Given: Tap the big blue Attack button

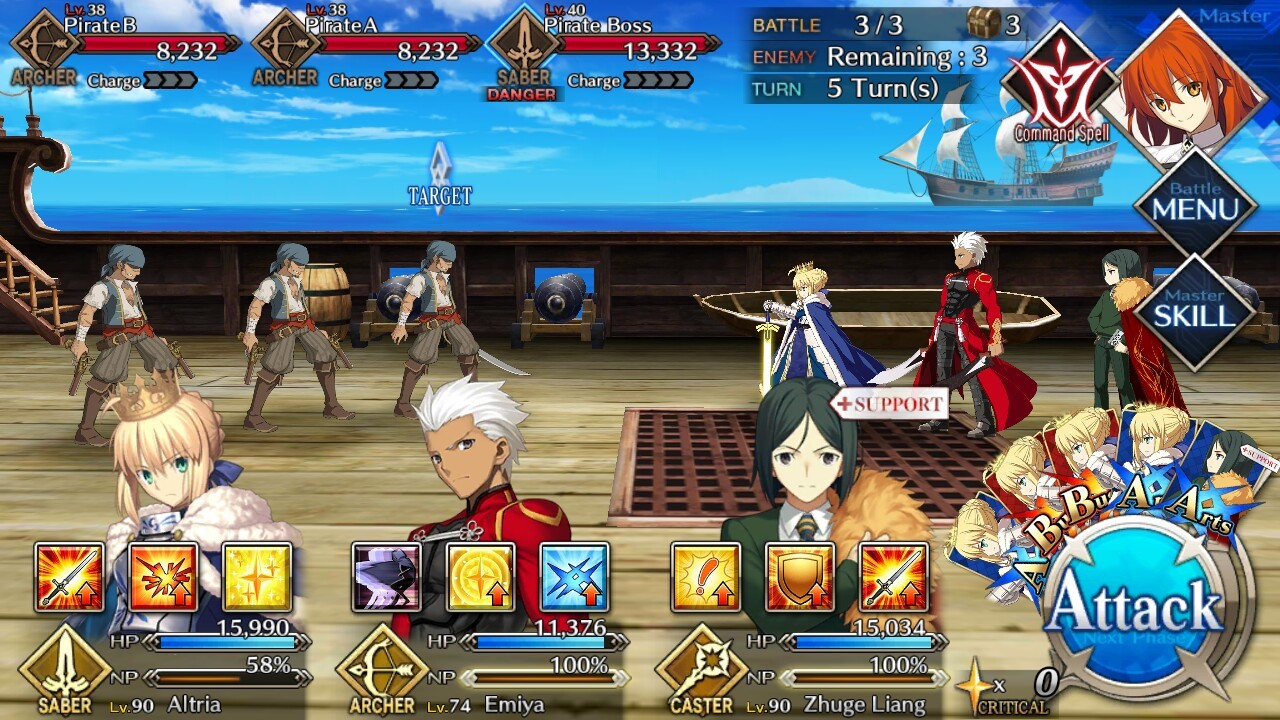Looking at the screenshot, I should [x=1137, y=607].
